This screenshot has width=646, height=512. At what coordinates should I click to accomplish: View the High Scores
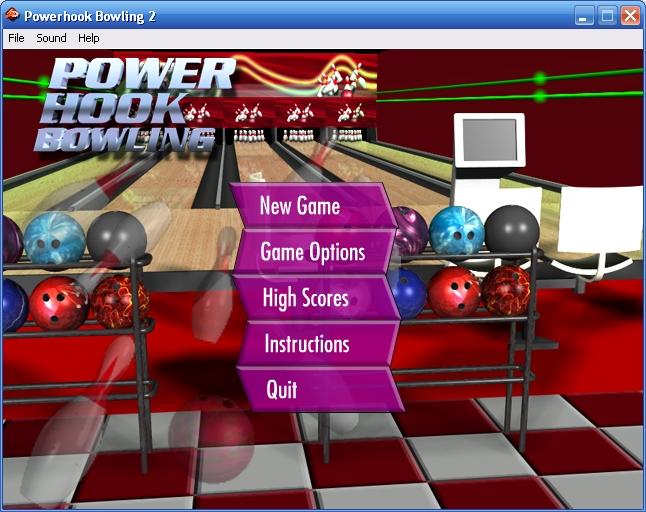305,298
